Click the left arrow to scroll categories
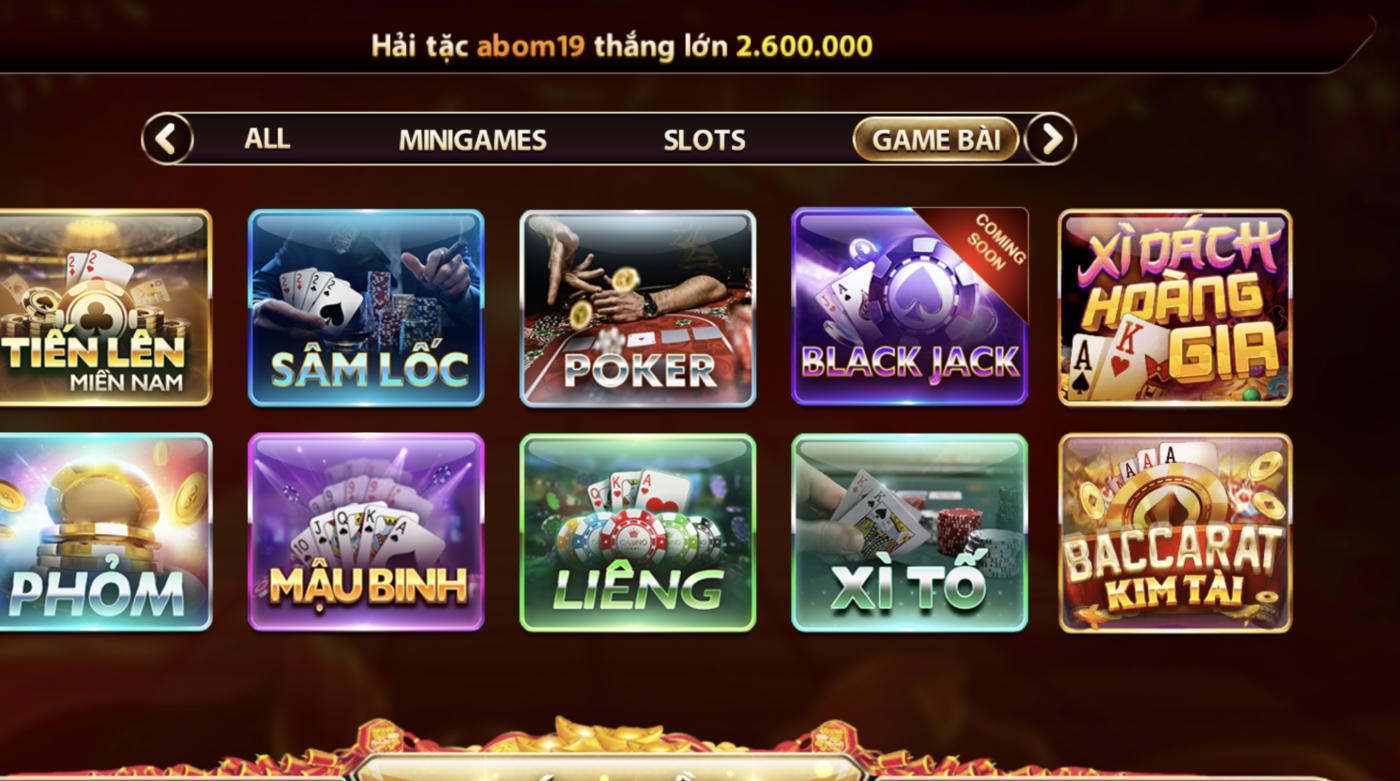 pos(166,139)
